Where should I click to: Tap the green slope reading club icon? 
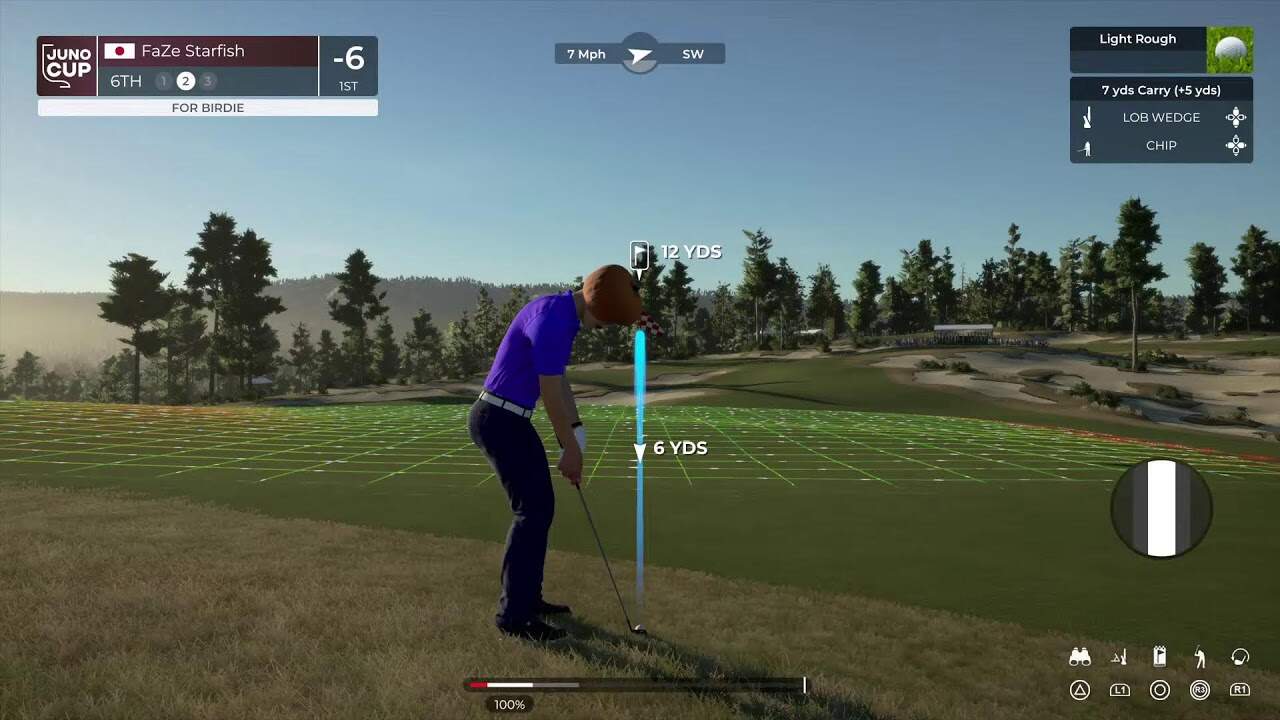tap(1120, 657)
